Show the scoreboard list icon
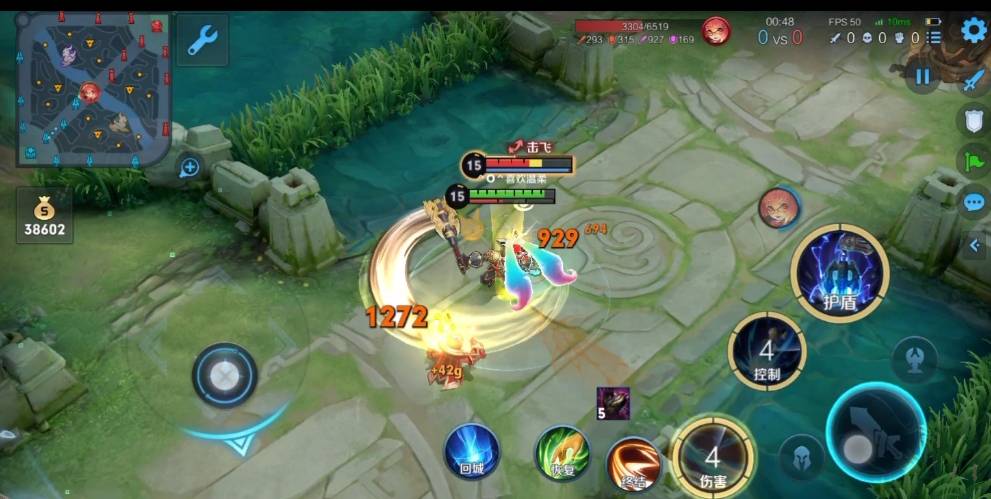The image size is (991, 499). point(934,37)
